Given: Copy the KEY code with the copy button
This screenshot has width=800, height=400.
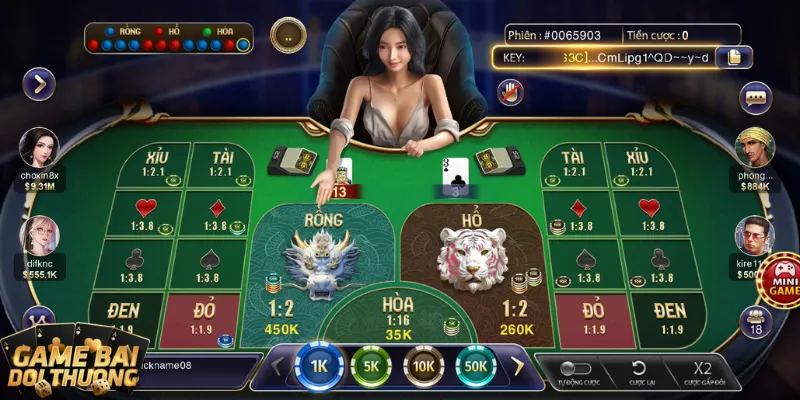Looking at the screenshot, I should (735, 57).
